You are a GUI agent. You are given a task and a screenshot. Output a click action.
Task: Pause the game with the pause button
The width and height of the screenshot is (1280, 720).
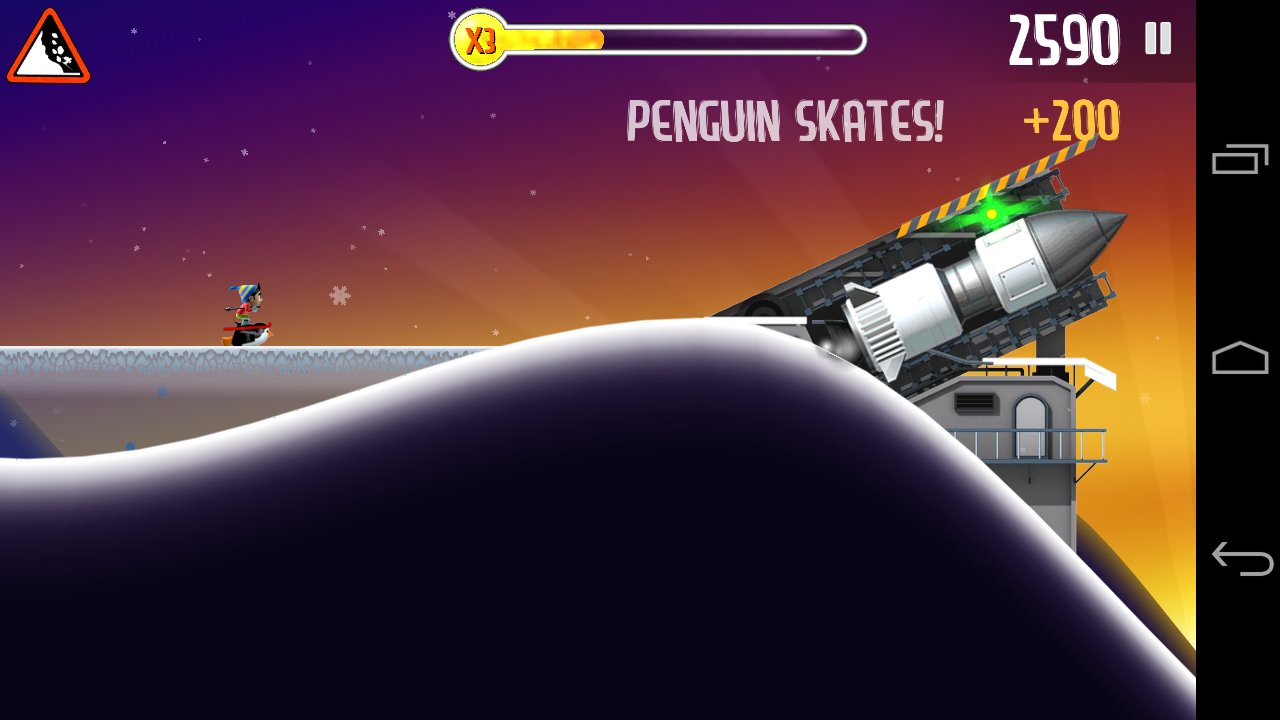[x=1158, y=39]
